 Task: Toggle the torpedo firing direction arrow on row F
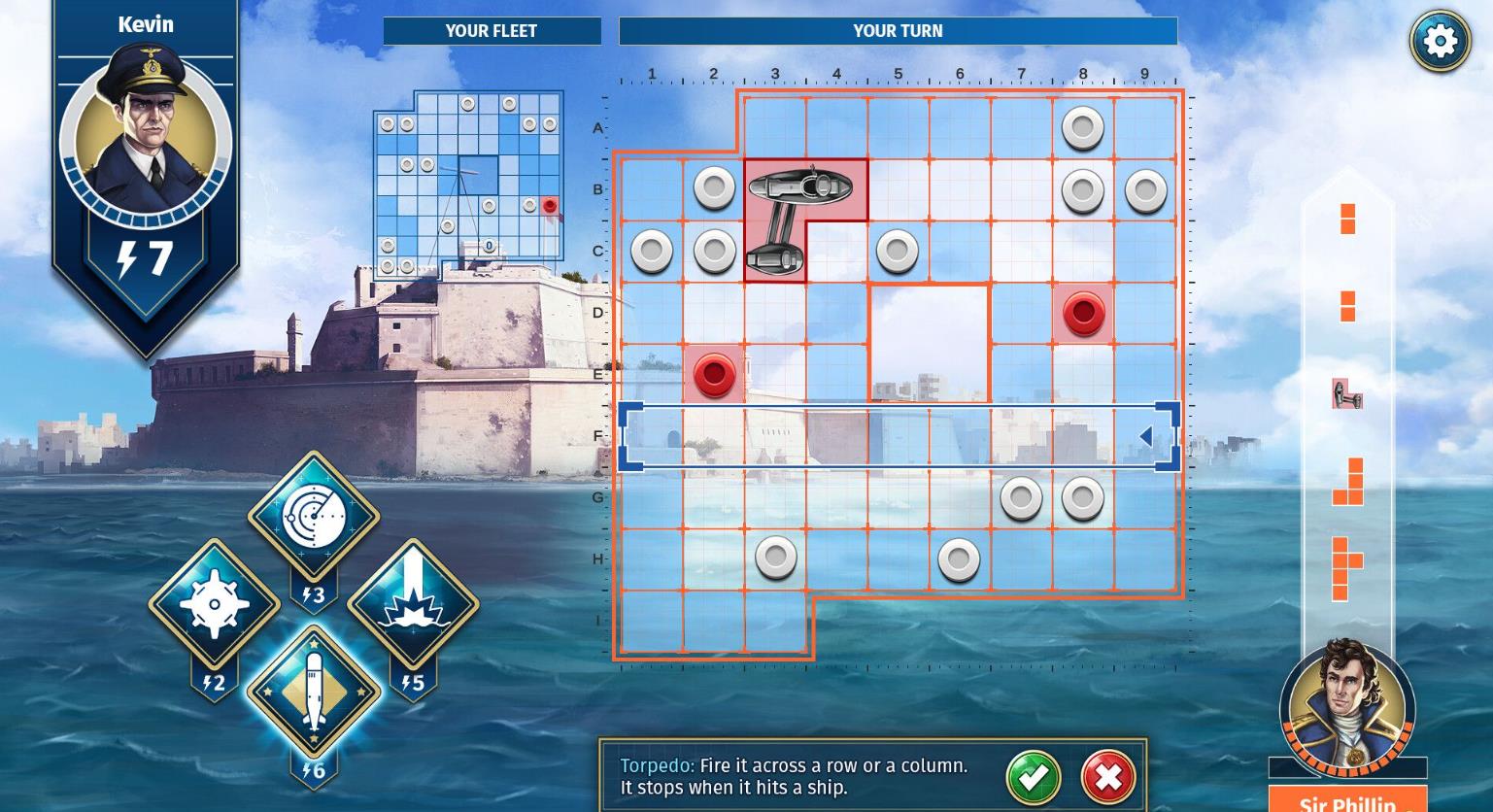coord(1146,436)
